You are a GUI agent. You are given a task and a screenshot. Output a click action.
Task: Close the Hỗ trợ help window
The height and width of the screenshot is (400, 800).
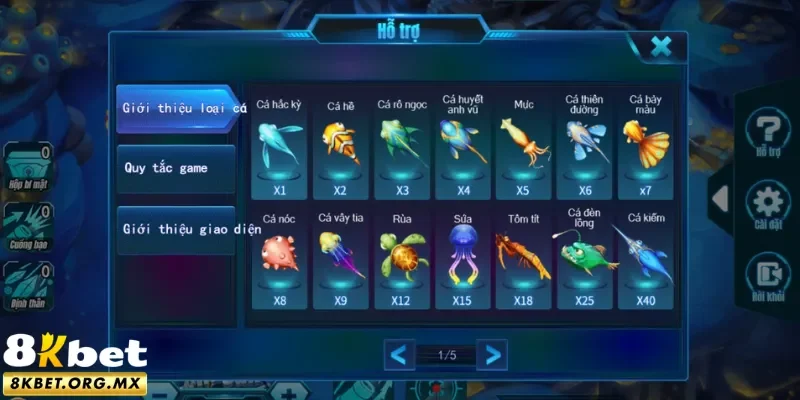(660, 46)
